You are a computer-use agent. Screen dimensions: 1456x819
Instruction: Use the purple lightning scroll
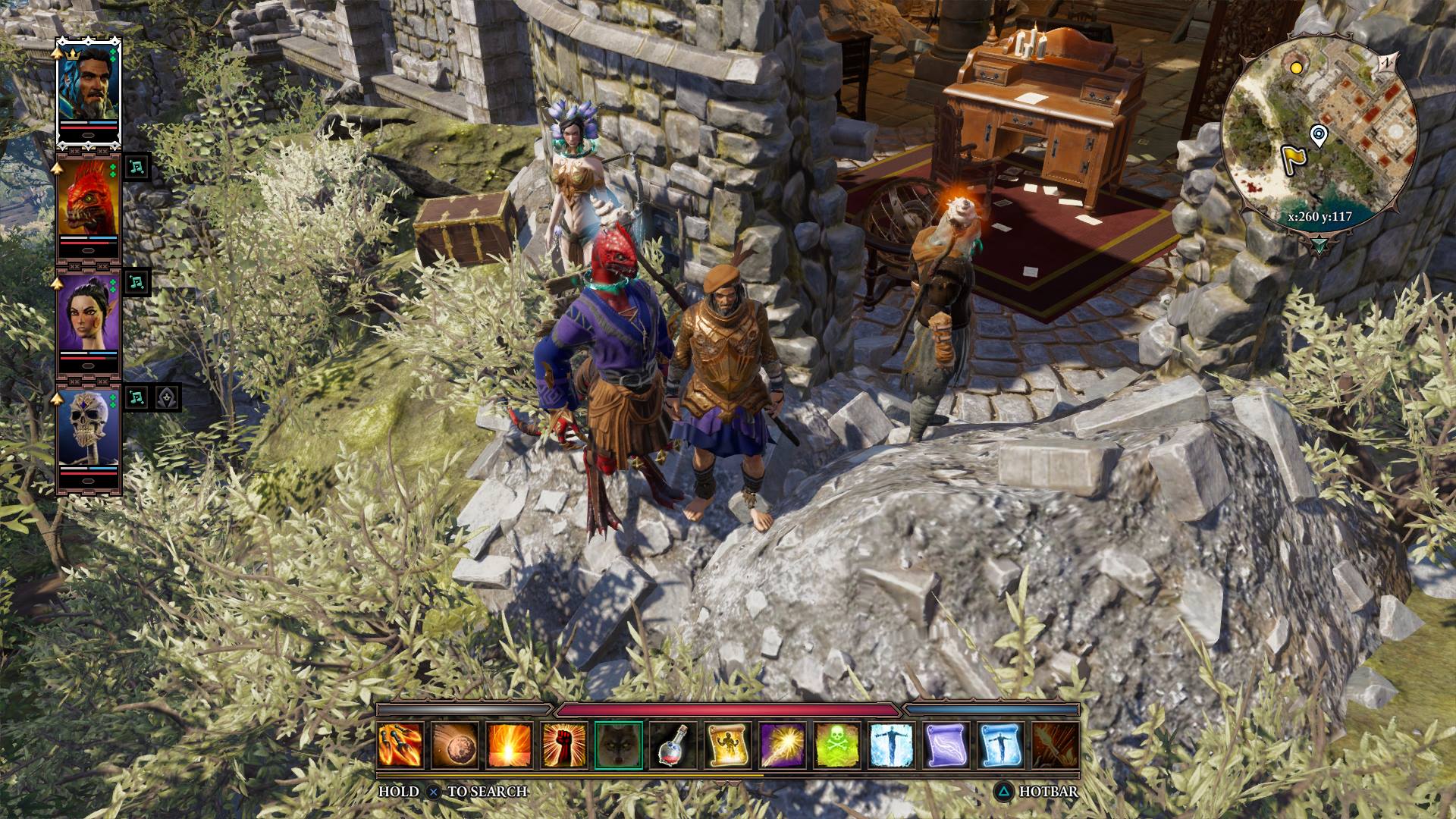pyautogui.click(x=946, y=745)
